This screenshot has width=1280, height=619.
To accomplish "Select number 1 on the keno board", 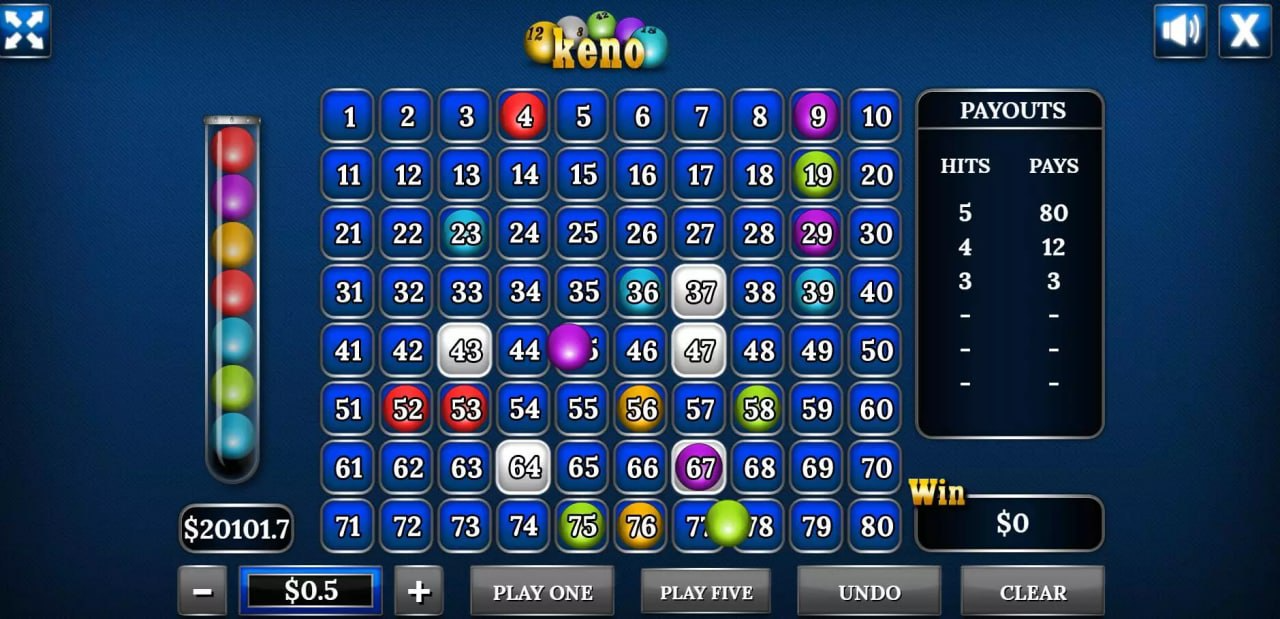I will (x=349, y=117).
